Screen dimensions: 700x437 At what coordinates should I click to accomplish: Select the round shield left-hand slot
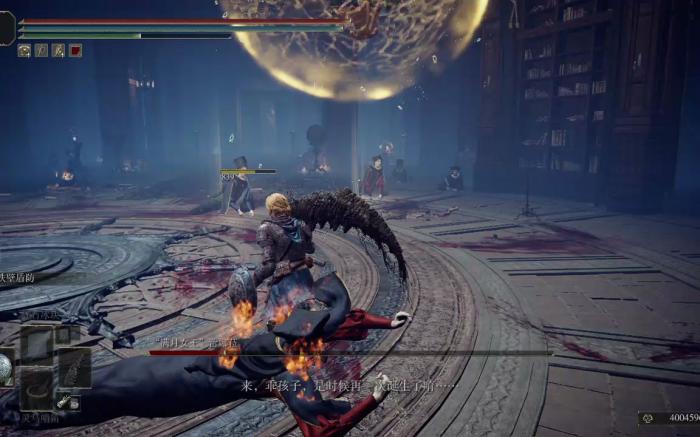pos(6,367)
